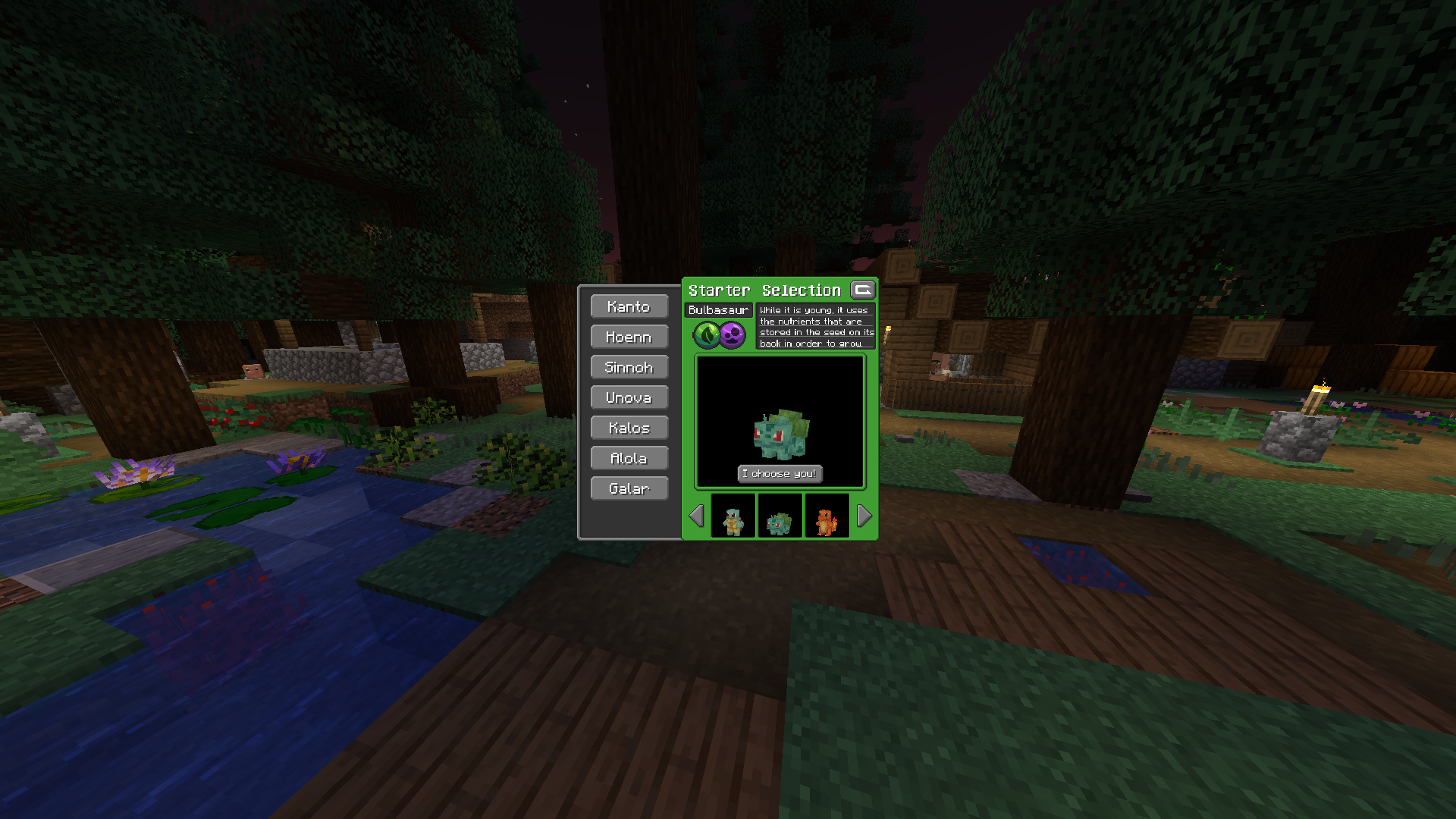Click the Poison type icon
The width and height of the screenshot is (1456, 819).
point(733,336)
